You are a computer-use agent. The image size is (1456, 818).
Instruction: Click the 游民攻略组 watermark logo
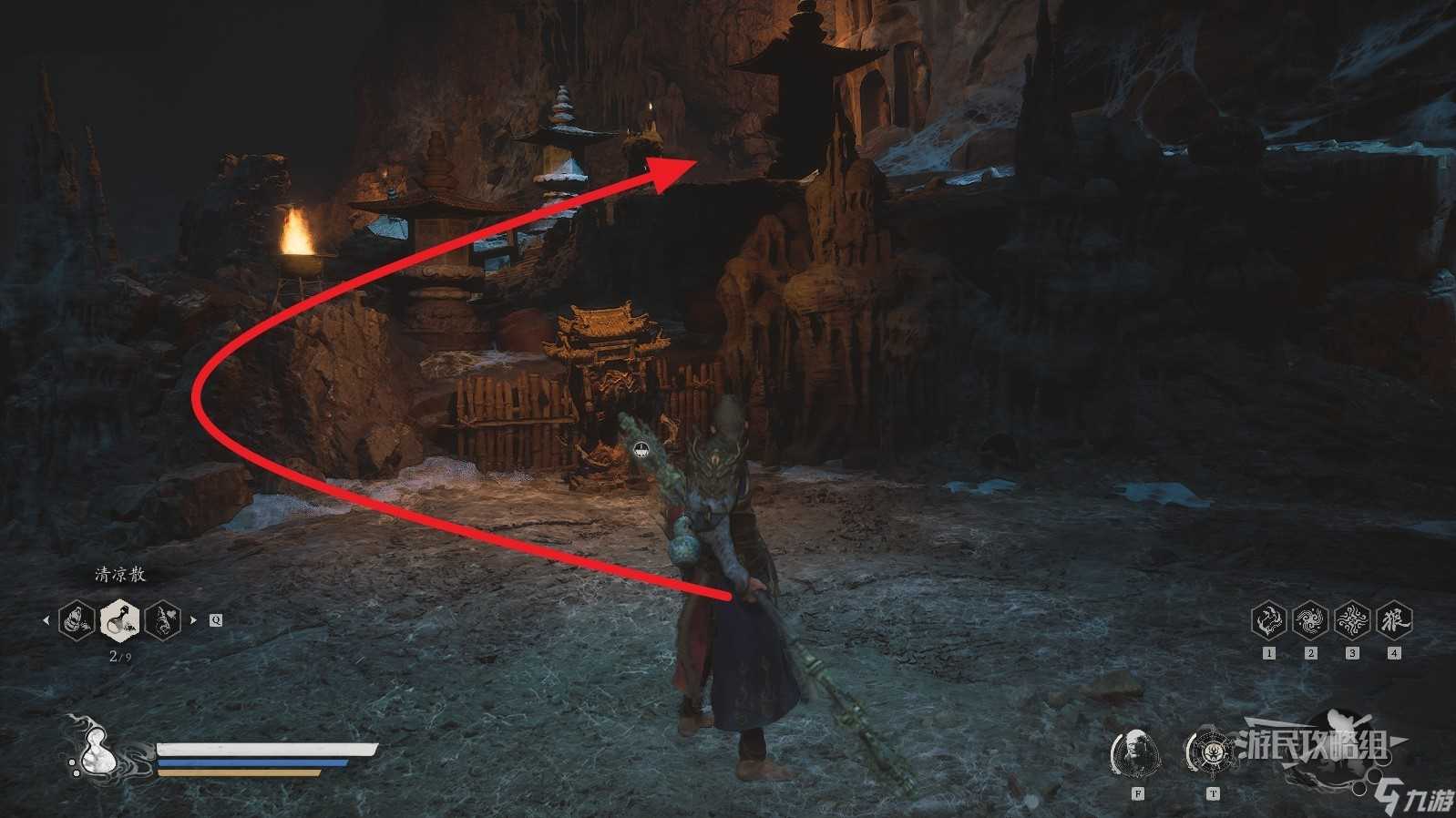1312,746
